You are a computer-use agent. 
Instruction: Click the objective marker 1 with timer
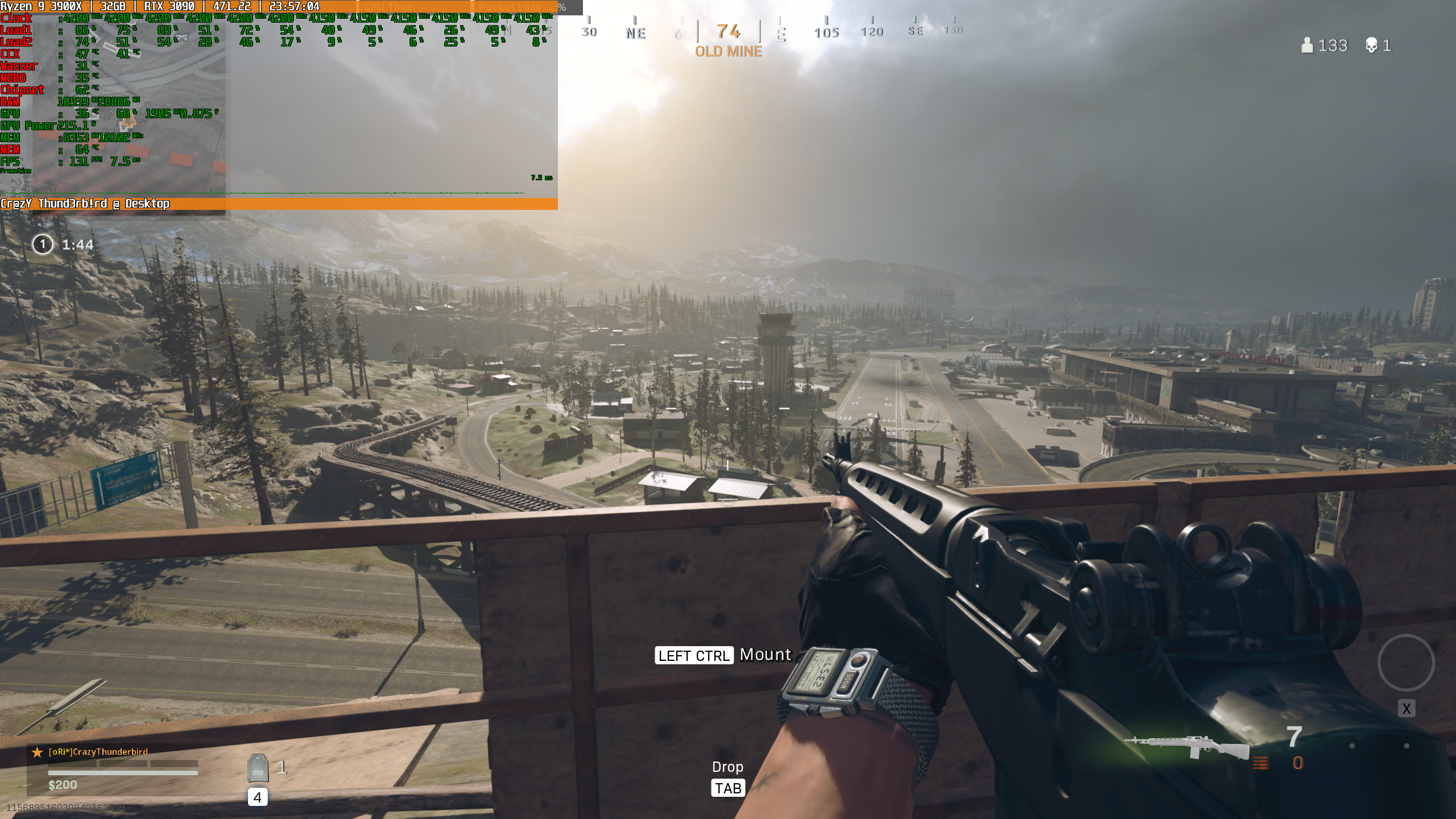coord(43,245)
